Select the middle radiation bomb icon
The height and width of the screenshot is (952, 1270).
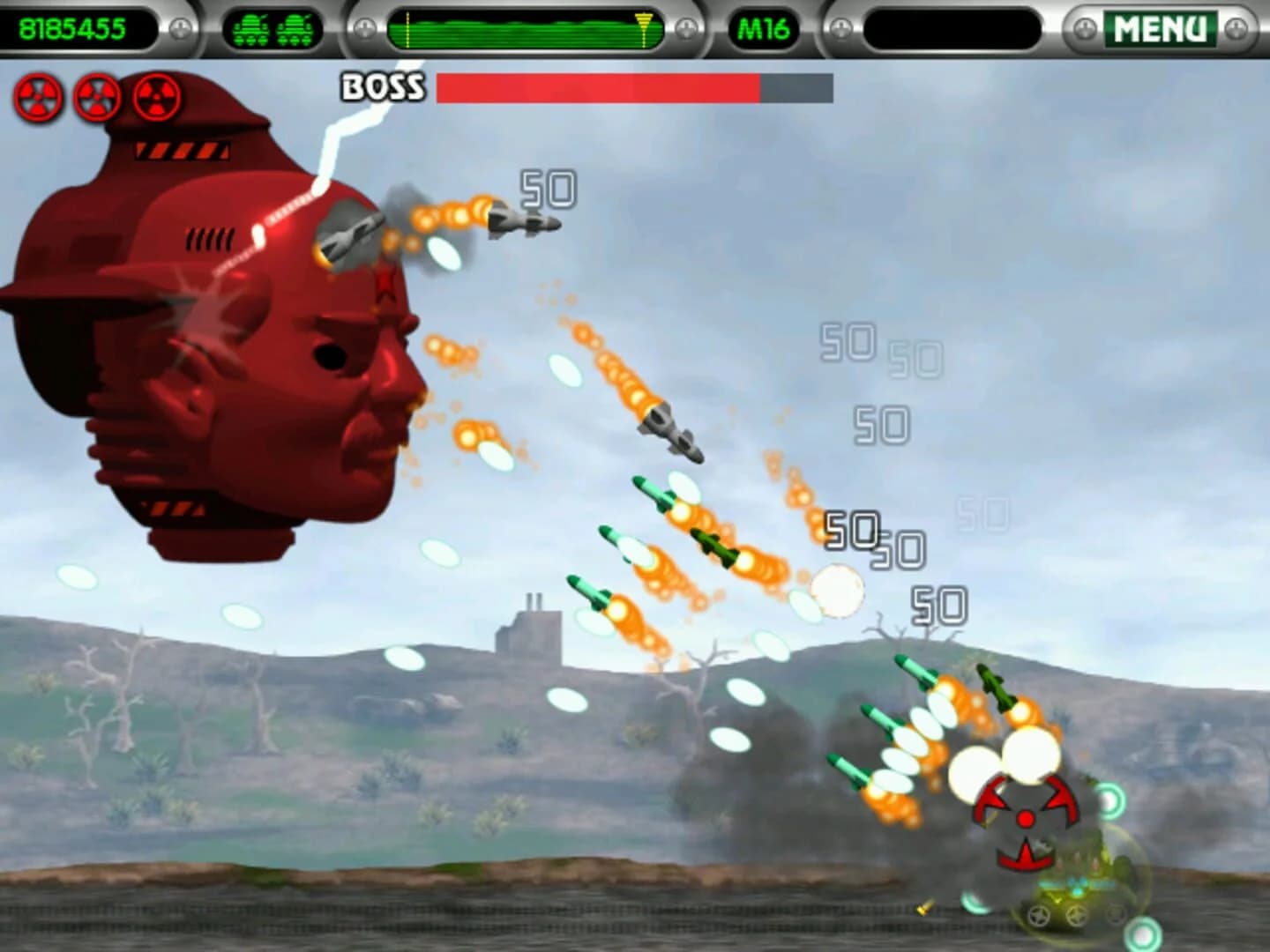[97, 97]
